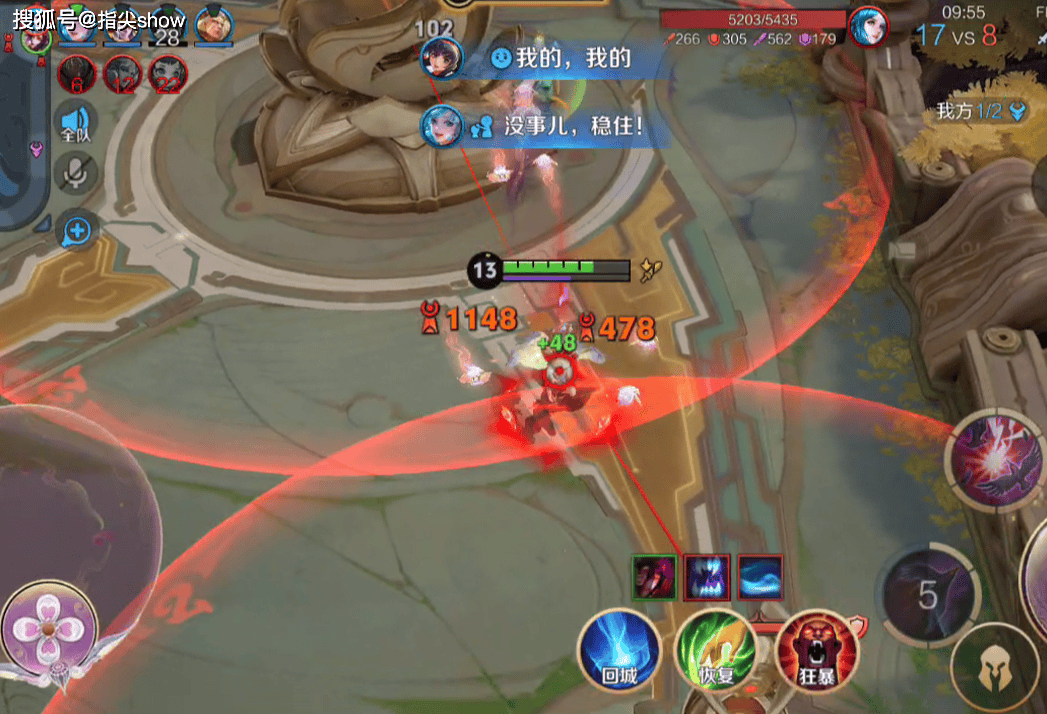Click the blue-haired hero portrait beside the HP bar
Viewport: 1047px width, 714px height.
(x=868, y=25)
